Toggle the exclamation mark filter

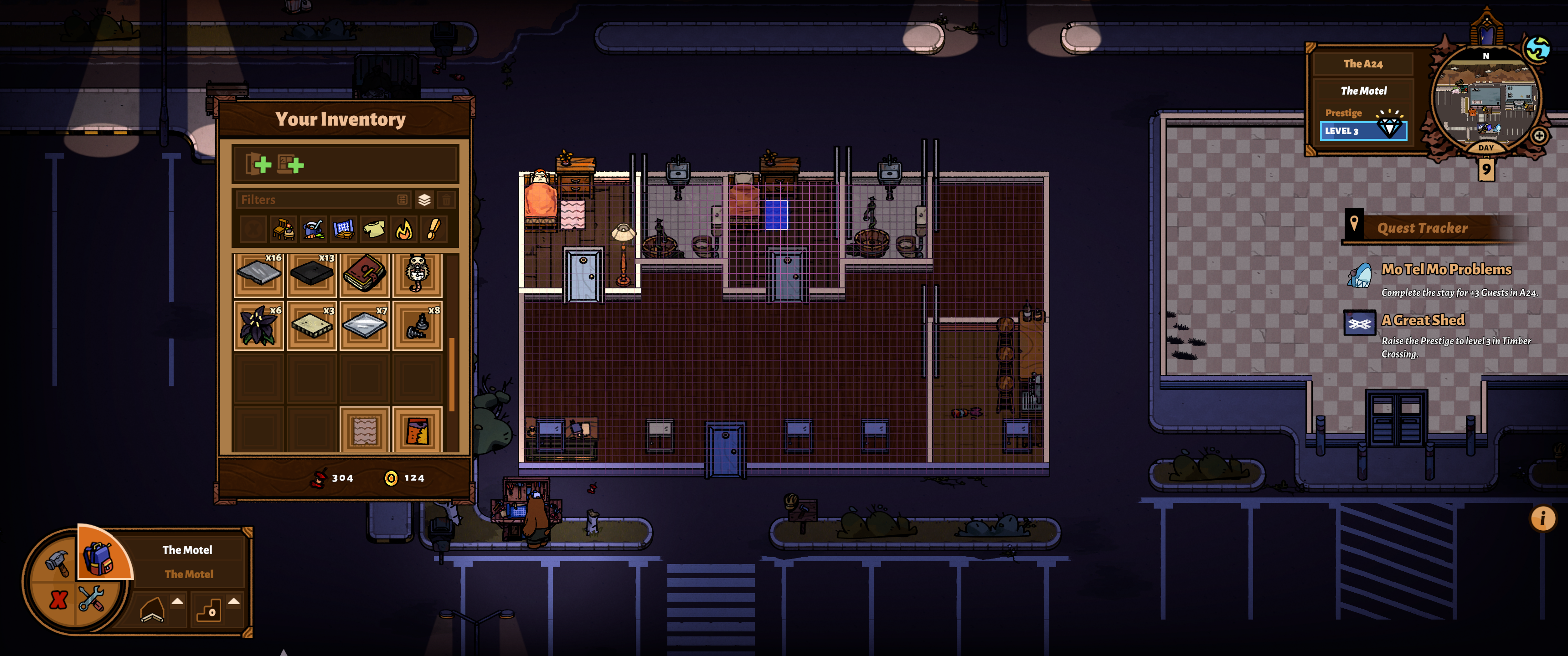tap(433, 230)
